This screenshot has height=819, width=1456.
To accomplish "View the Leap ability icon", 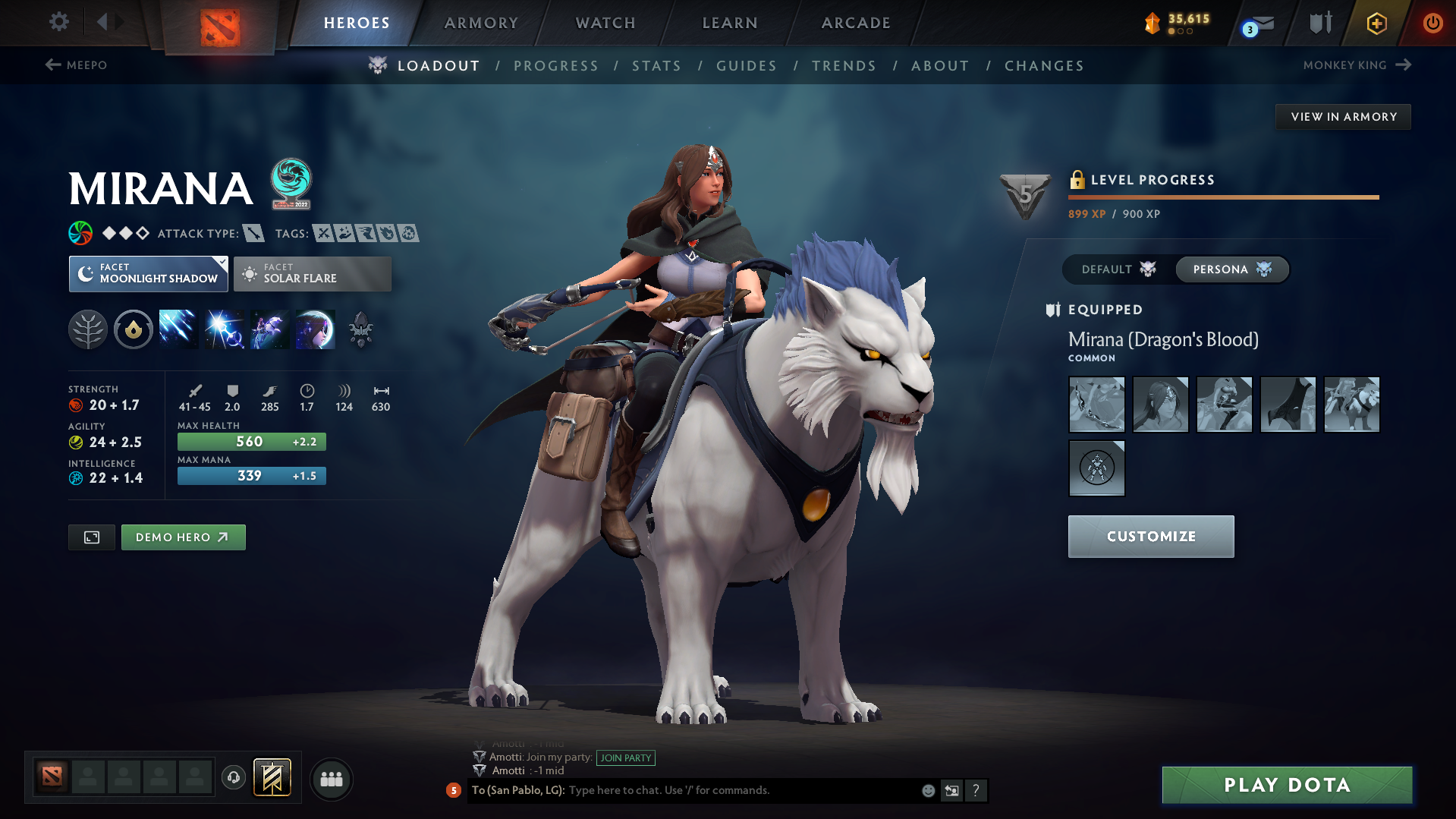I will click(x=269, y=329).
